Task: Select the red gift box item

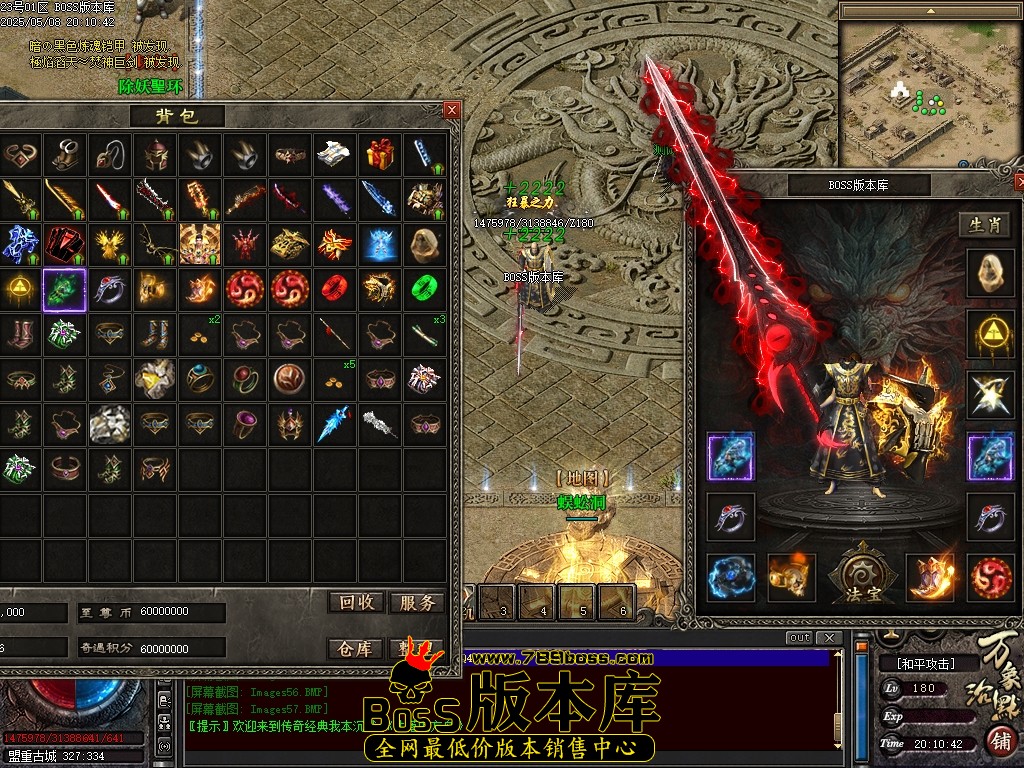Action: coord(379,154)
